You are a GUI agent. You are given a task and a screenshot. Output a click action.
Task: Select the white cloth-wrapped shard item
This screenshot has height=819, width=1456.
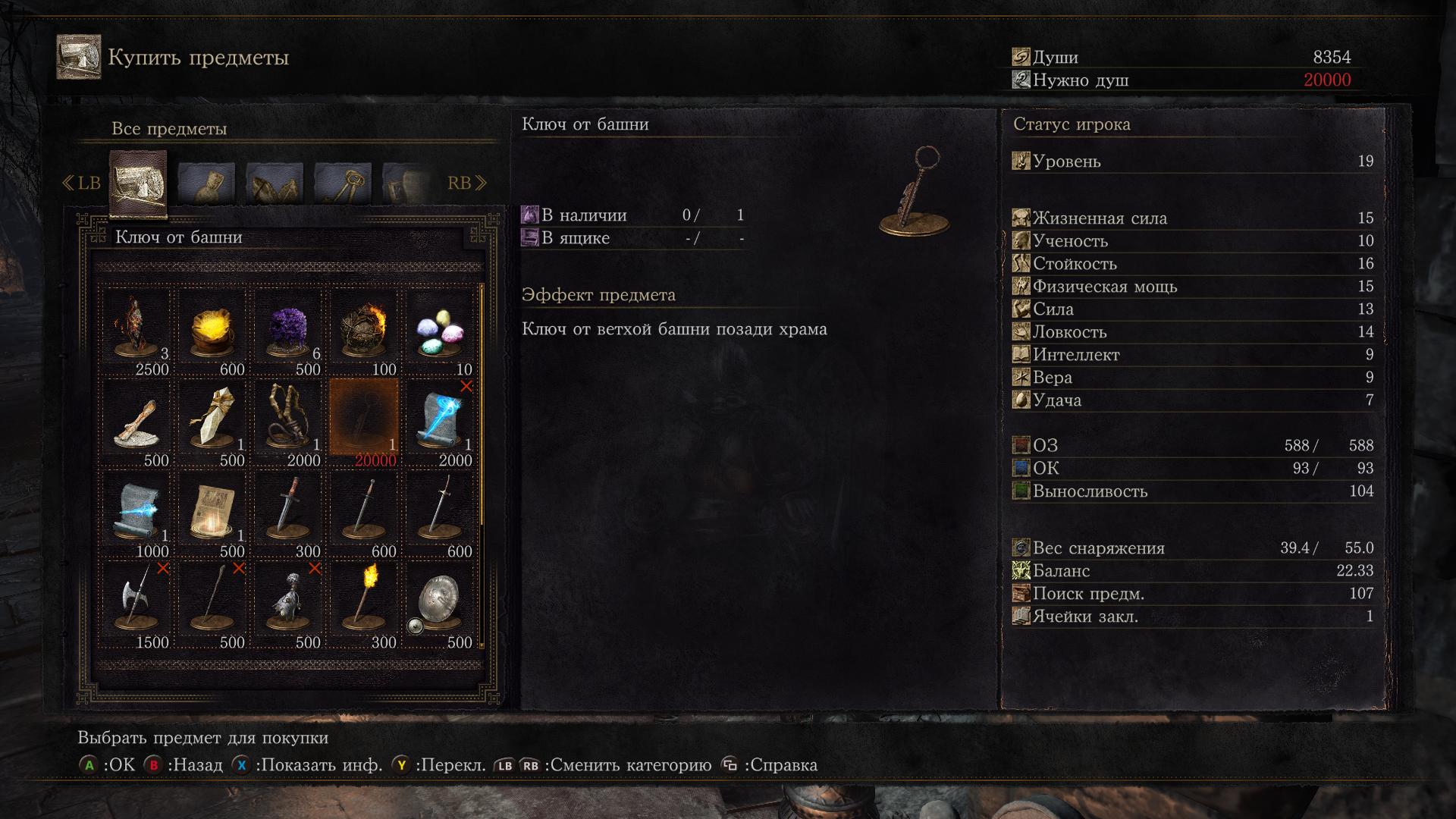pos(212,422)
